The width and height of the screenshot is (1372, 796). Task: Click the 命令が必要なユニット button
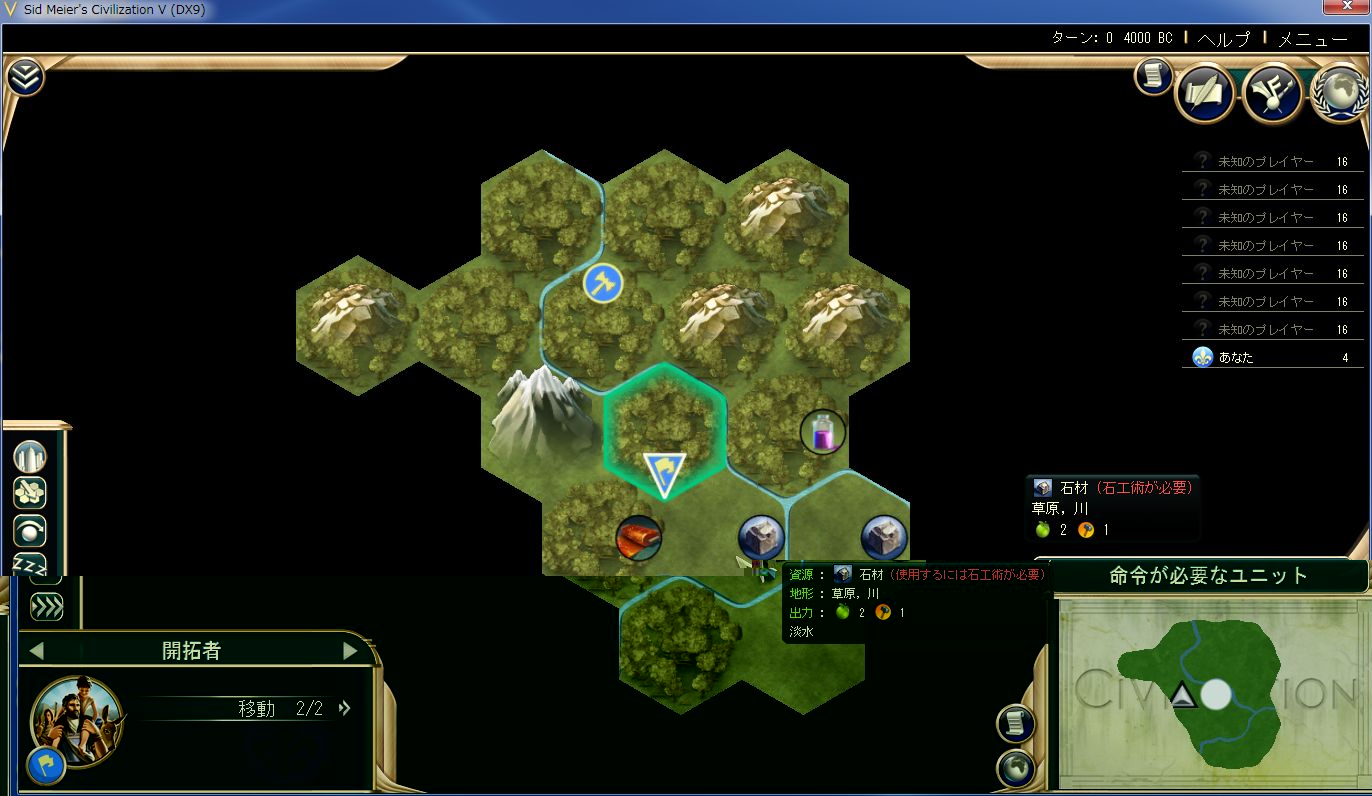pyautogui.click(x=1208, y=576)
